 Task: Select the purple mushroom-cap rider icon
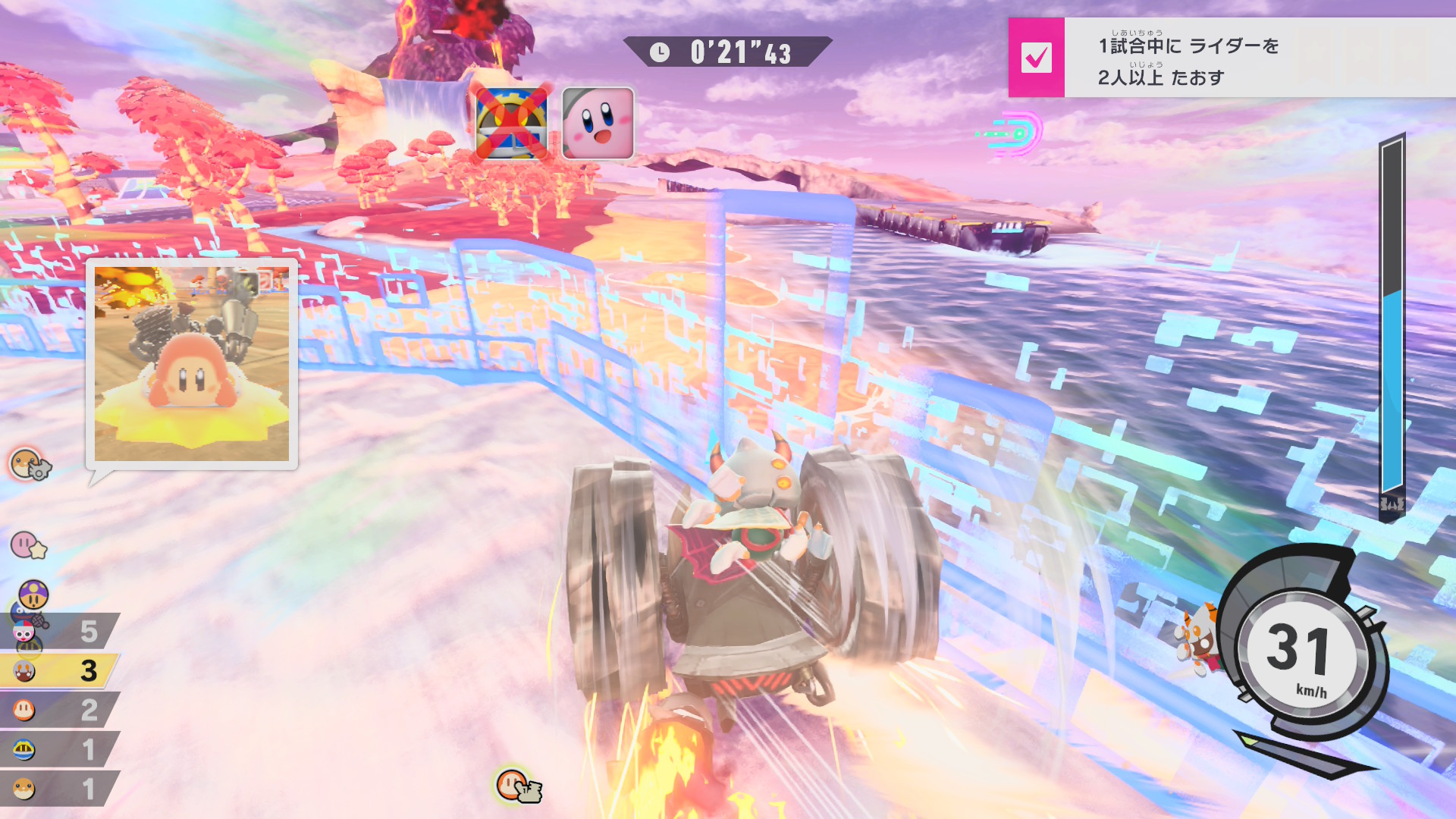(x=33, y=594)
